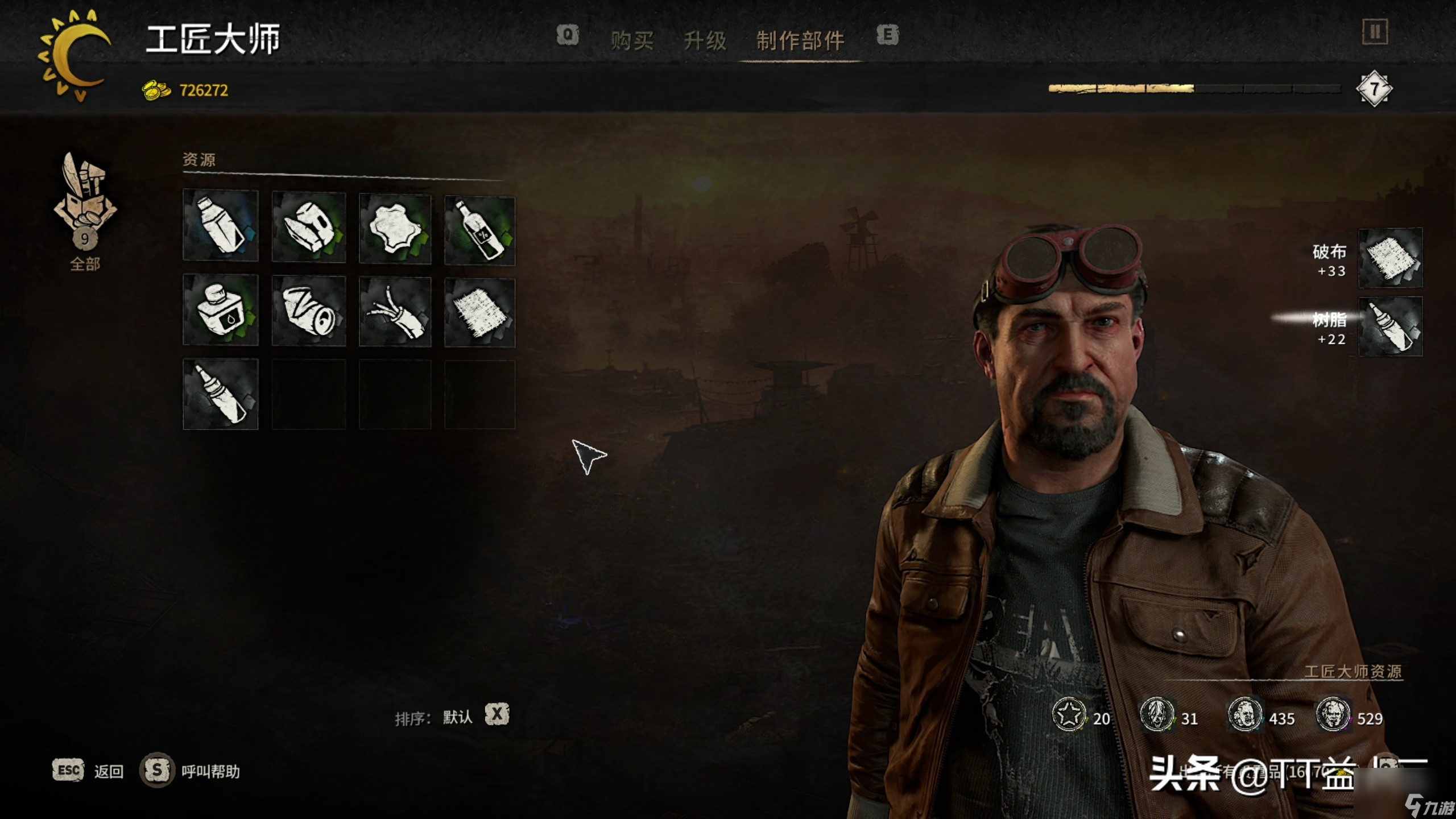Click the 破布 +33 reward item
The image size is (1456, 819).
tap(1390, 259)
